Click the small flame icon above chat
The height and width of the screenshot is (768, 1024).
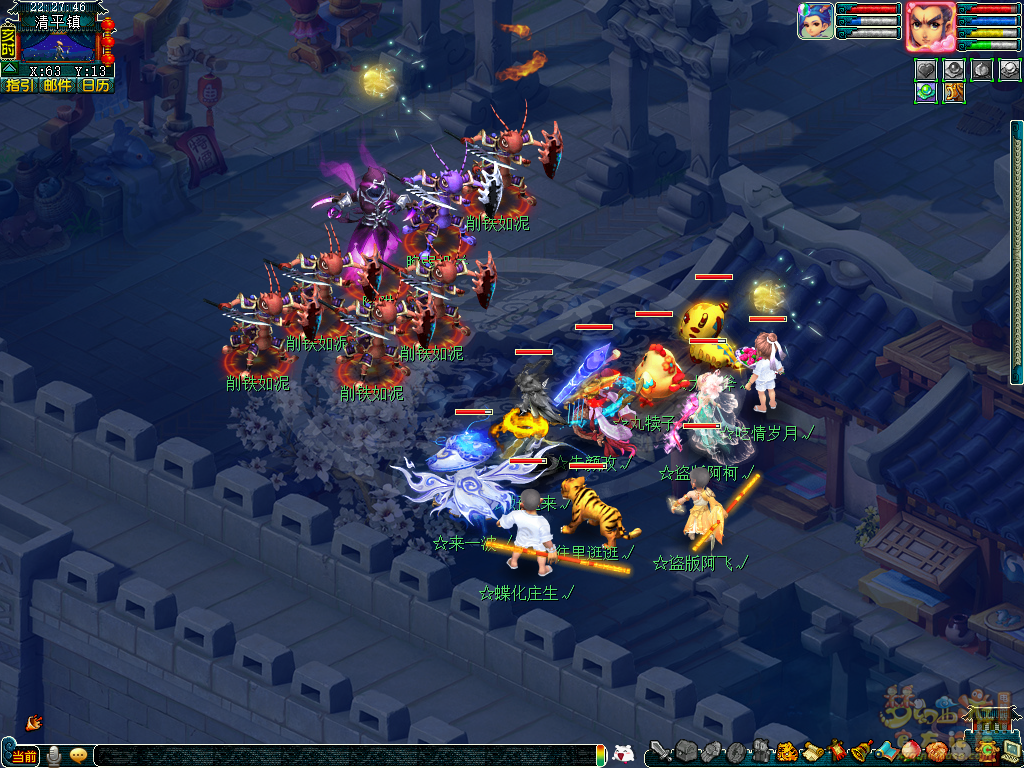tap(33, 721)
